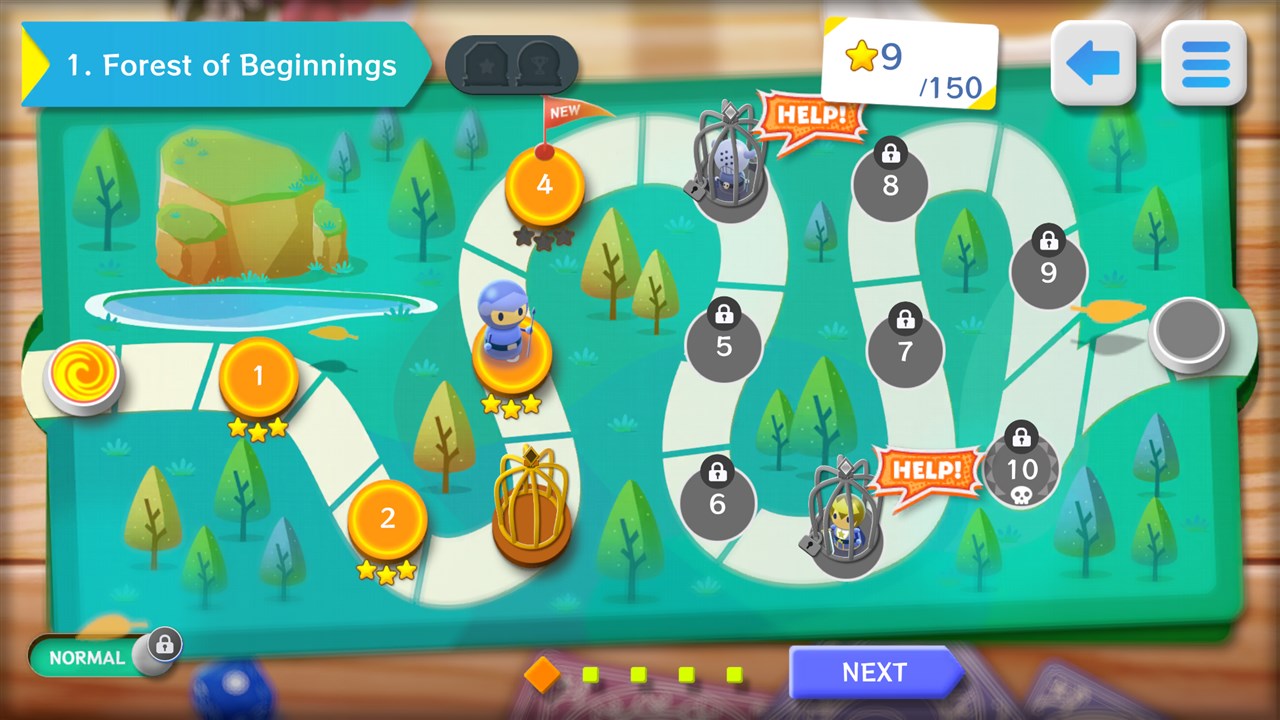Open the trophy badges panel
Screen dimensions: 1280x720
click(x=511, y=65)
